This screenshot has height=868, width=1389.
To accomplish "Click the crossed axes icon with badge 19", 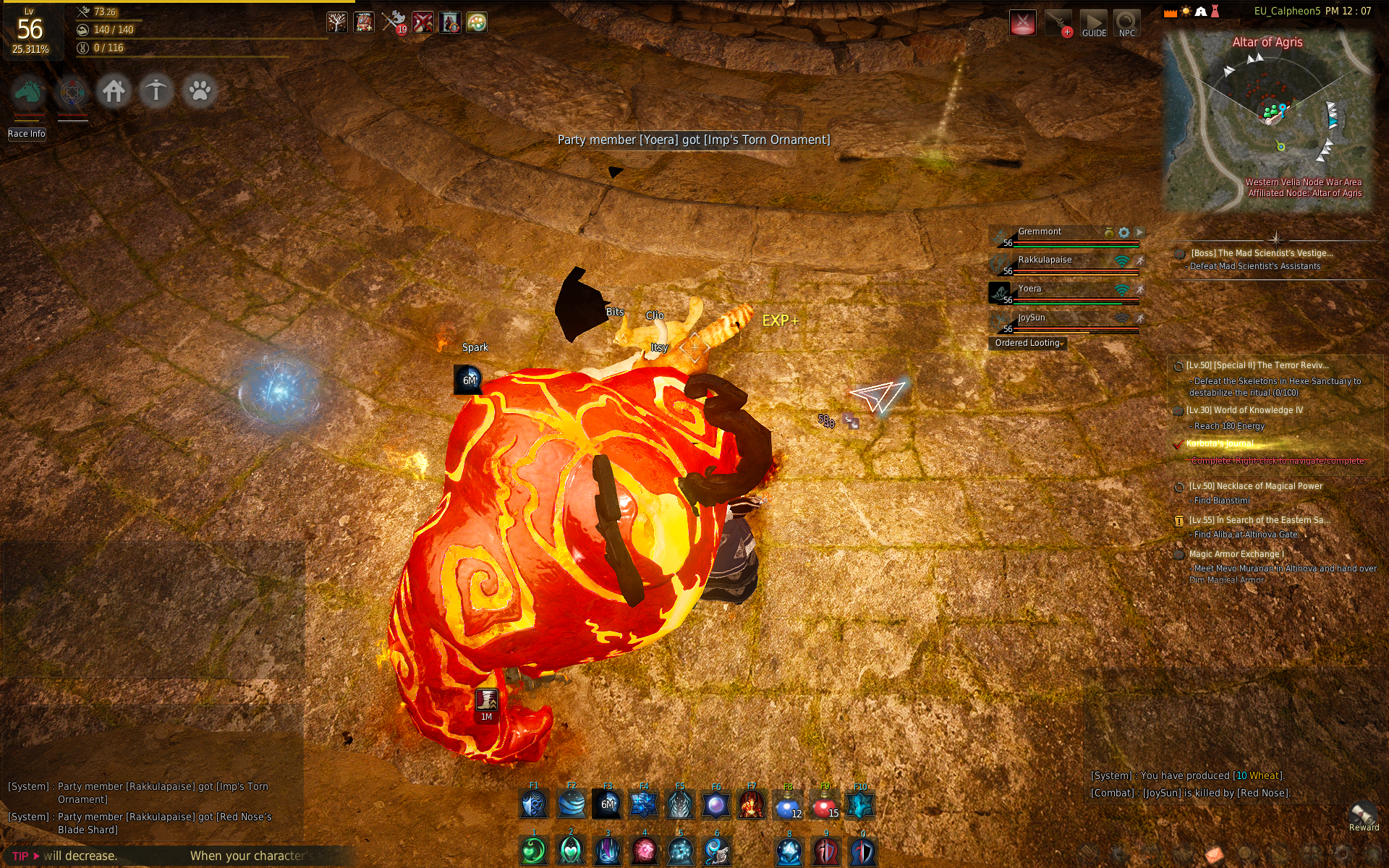I will point(394,22).
